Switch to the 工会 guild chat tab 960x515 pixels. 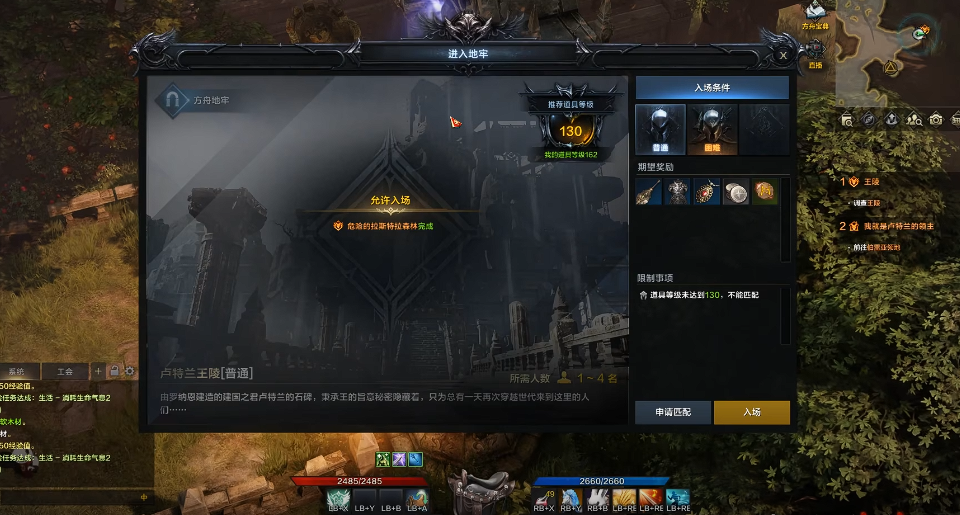pyautogui.click(x=65, y=371)
